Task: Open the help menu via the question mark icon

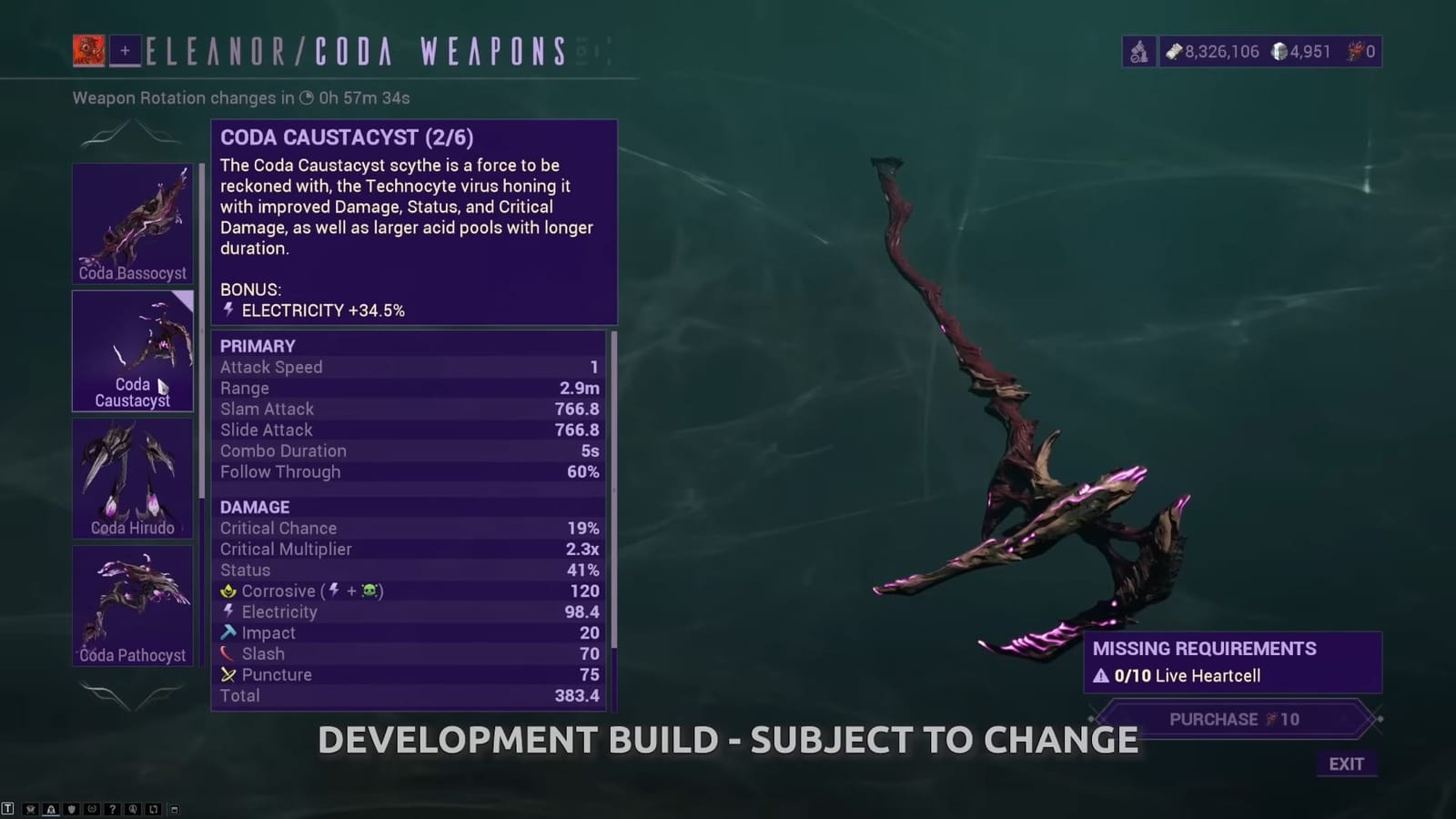Action: click(113, 808)
